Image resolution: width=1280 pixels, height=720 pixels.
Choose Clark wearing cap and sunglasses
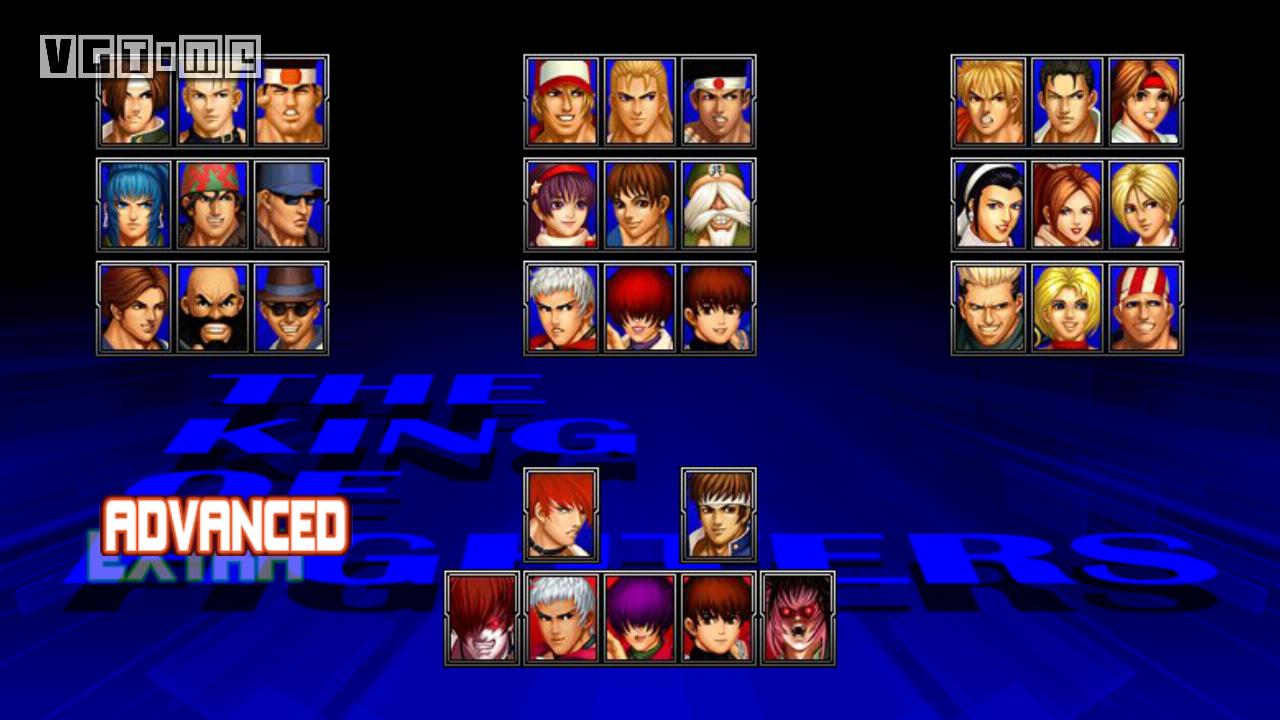[291, 205]
